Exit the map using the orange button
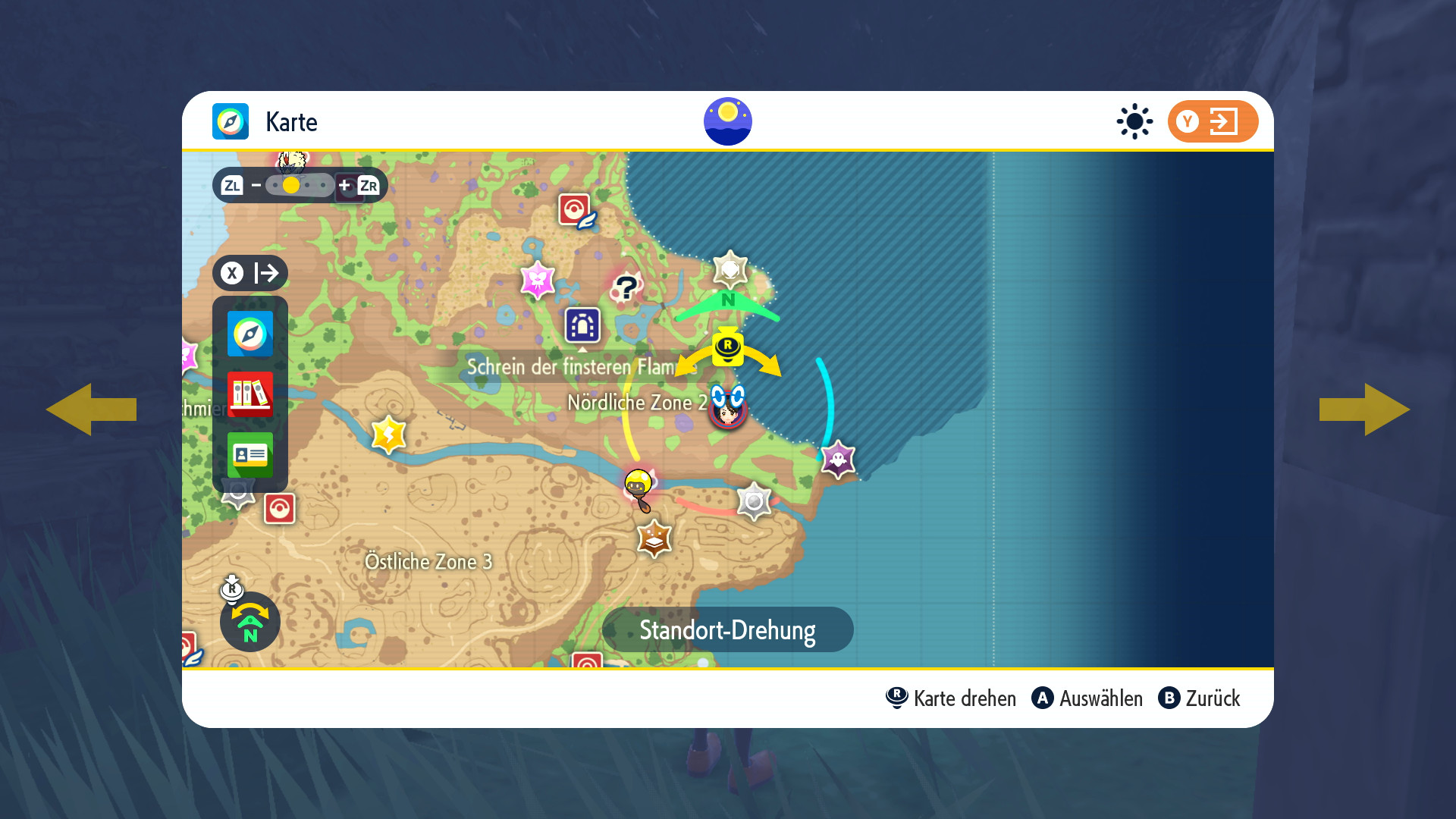 pos(1212,121)
